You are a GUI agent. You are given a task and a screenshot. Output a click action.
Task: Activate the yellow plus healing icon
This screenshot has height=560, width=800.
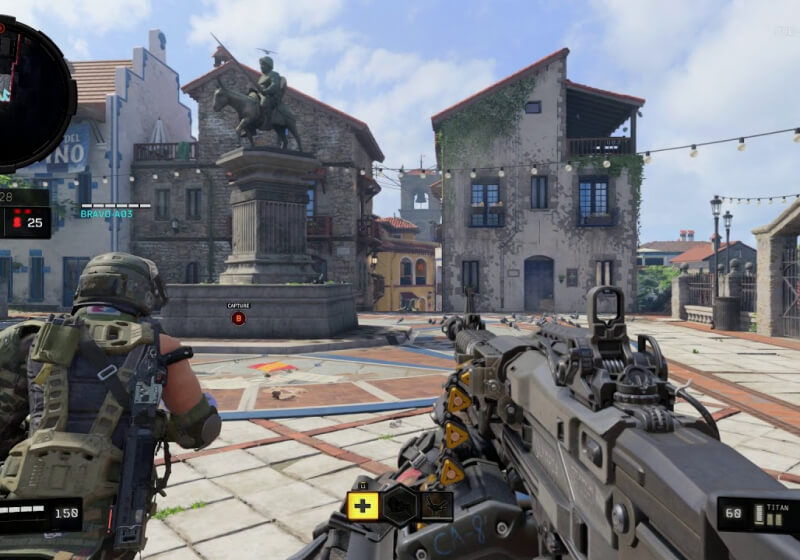pyautogui.click(x=362, y=505)
